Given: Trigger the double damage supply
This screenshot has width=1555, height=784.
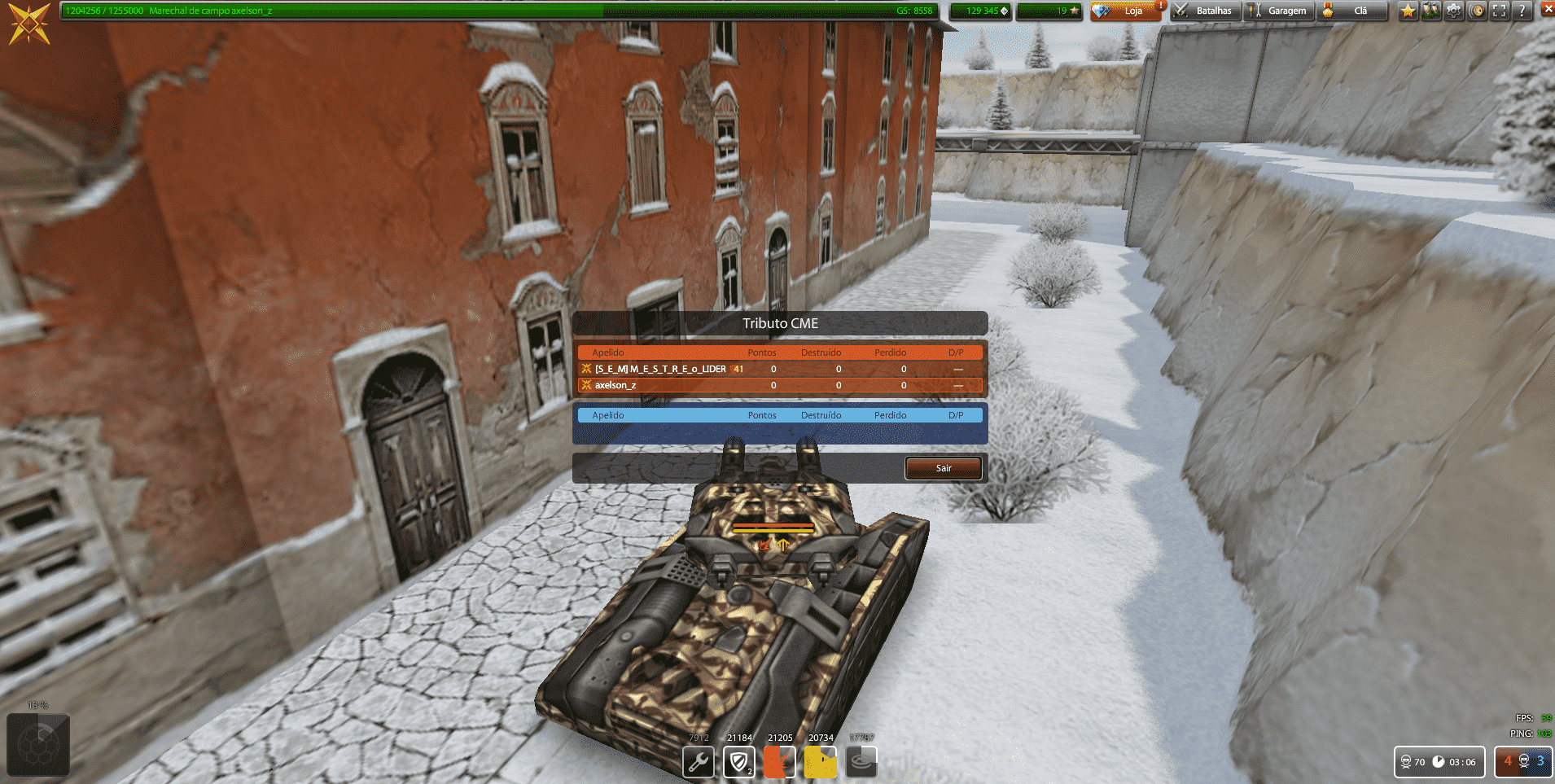Looking at the screenshot, I should 779,762.
